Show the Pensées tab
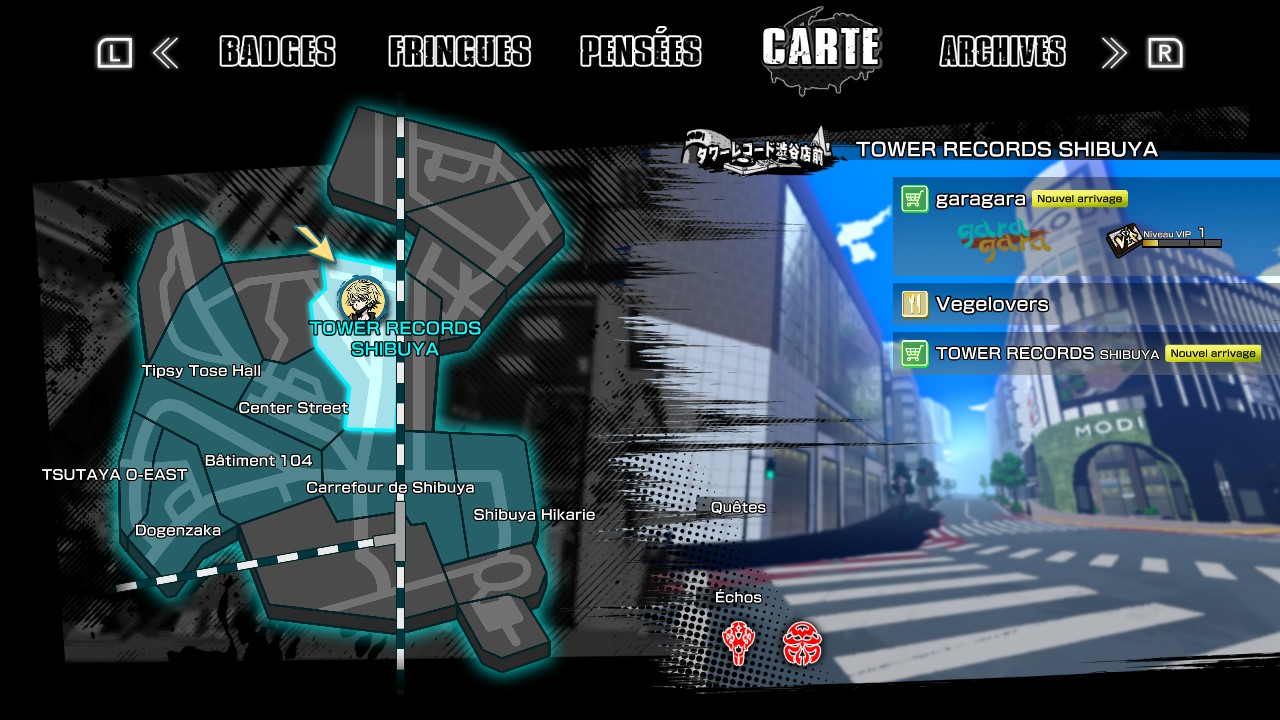The height and width of the screenshot is (720, 1280). click(x=640, y=51)
